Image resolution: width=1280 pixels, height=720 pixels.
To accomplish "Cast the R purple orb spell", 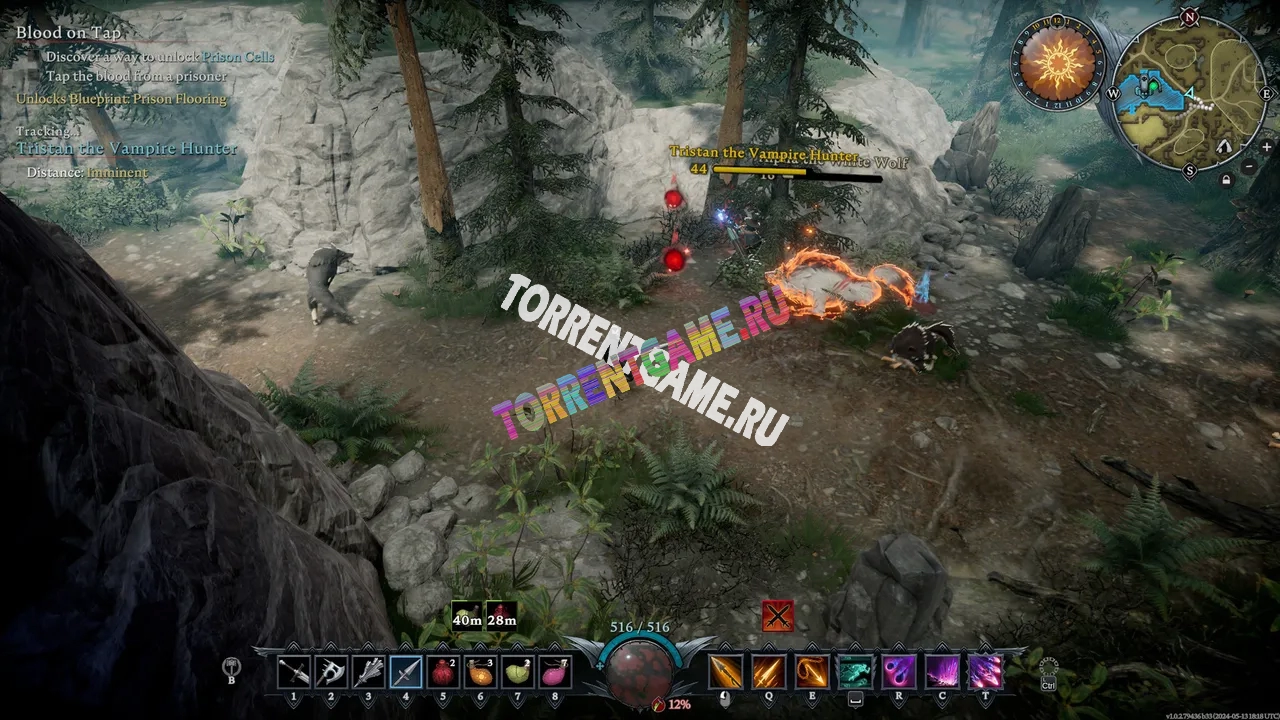I will click(898, 671).
